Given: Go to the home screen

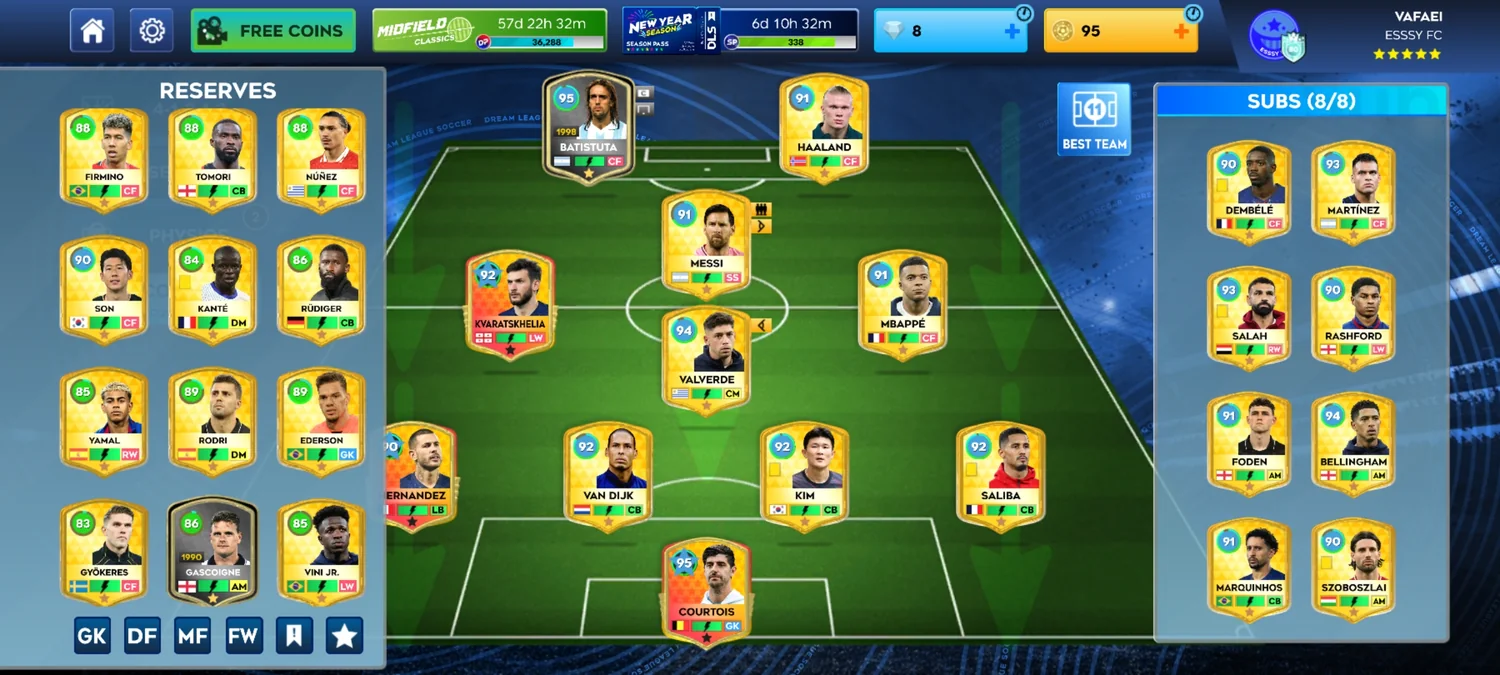Looking at the screenshot, I should coord(92,31).
